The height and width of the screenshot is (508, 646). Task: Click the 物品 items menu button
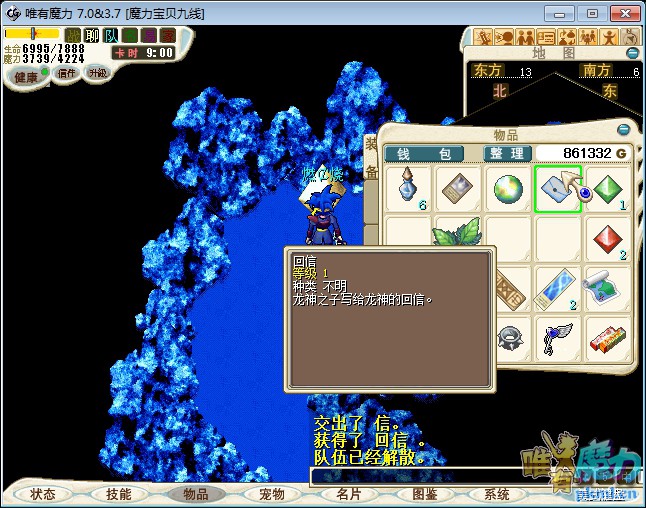194,494
